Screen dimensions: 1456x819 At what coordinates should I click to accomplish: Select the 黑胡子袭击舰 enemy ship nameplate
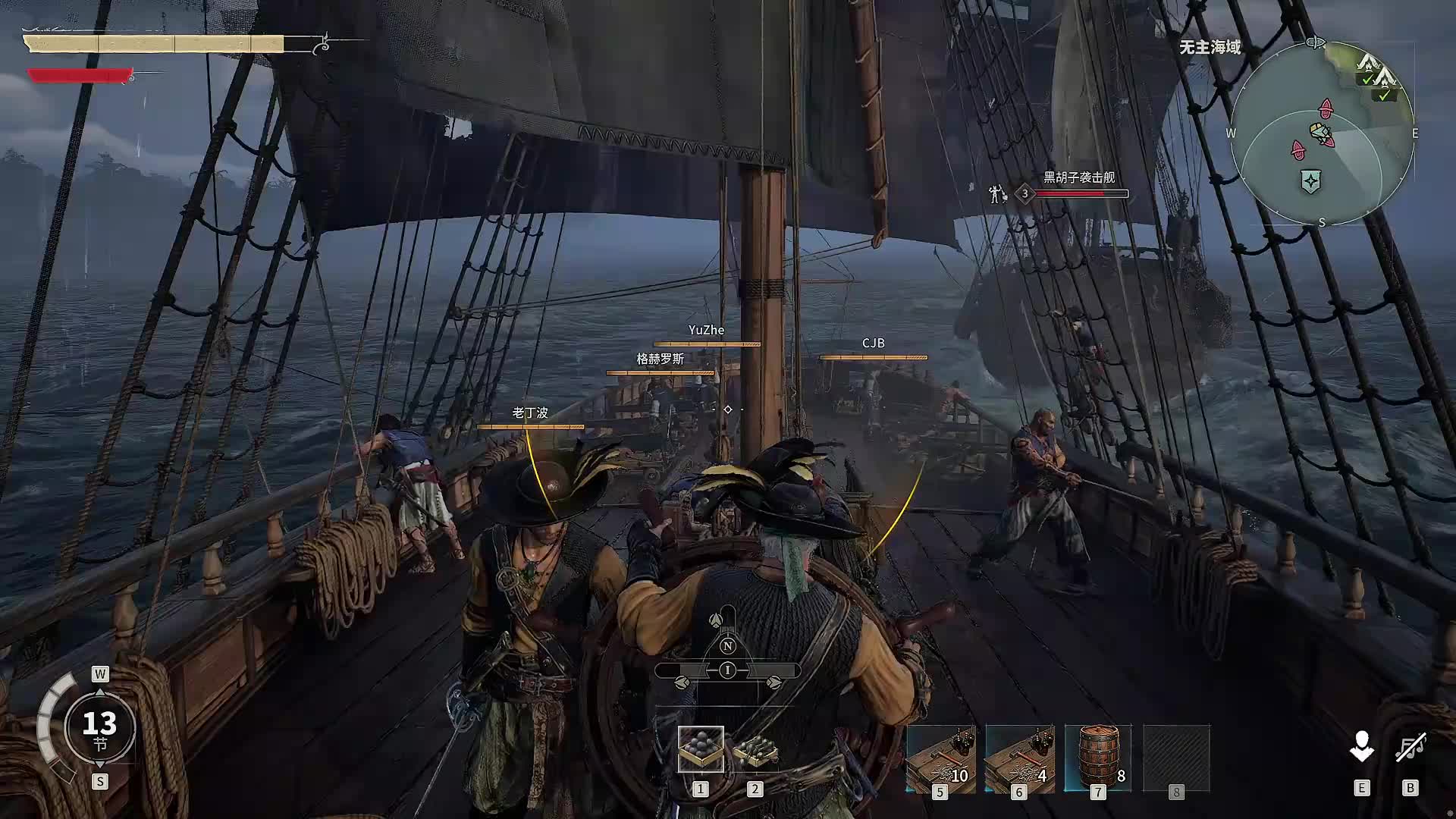point(1078,177)
